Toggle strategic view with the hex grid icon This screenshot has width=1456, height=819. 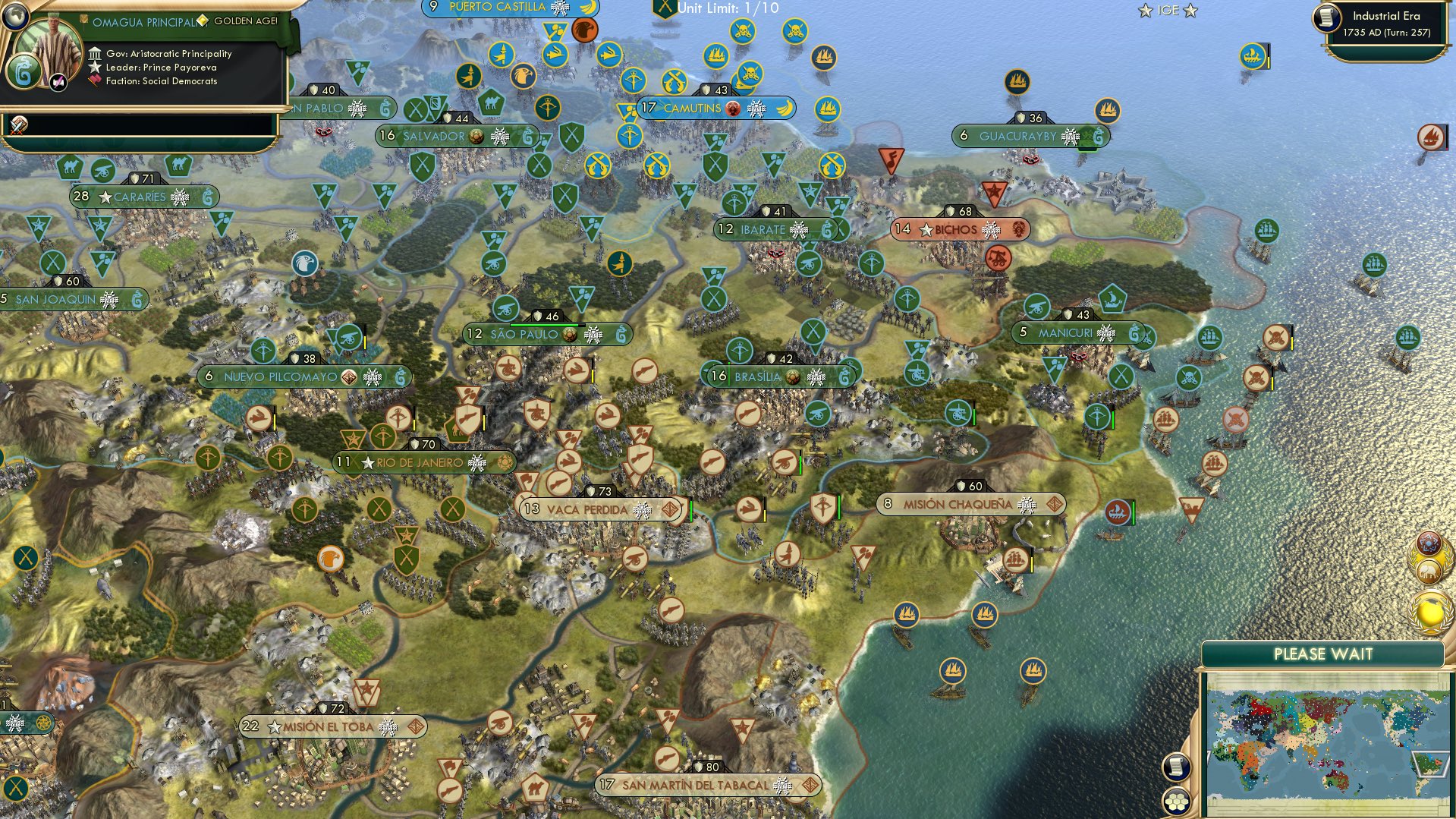(x=1178, y=803)
